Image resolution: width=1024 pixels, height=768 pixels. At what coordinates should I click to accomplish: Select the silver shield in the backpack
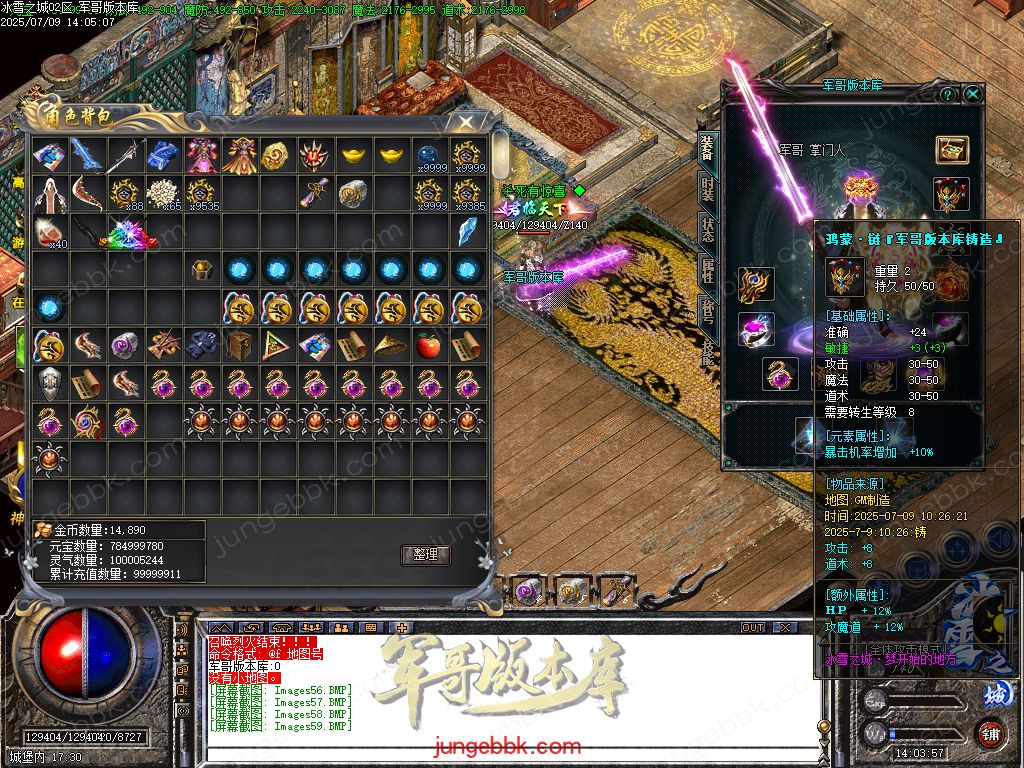(x=48, y=383)
